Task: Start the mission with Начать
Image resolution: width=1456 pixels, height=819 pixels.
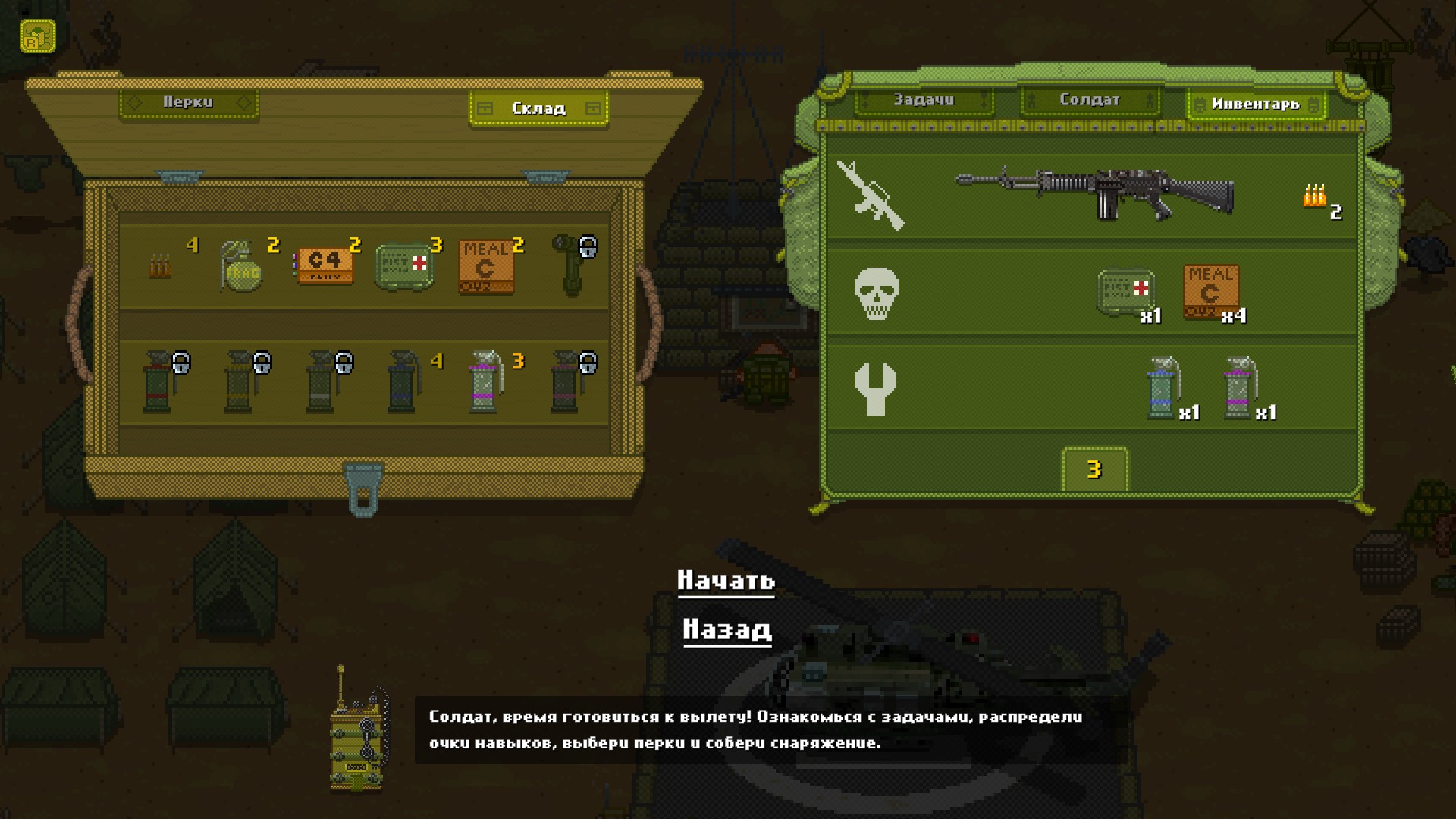Action: point(726,580)
